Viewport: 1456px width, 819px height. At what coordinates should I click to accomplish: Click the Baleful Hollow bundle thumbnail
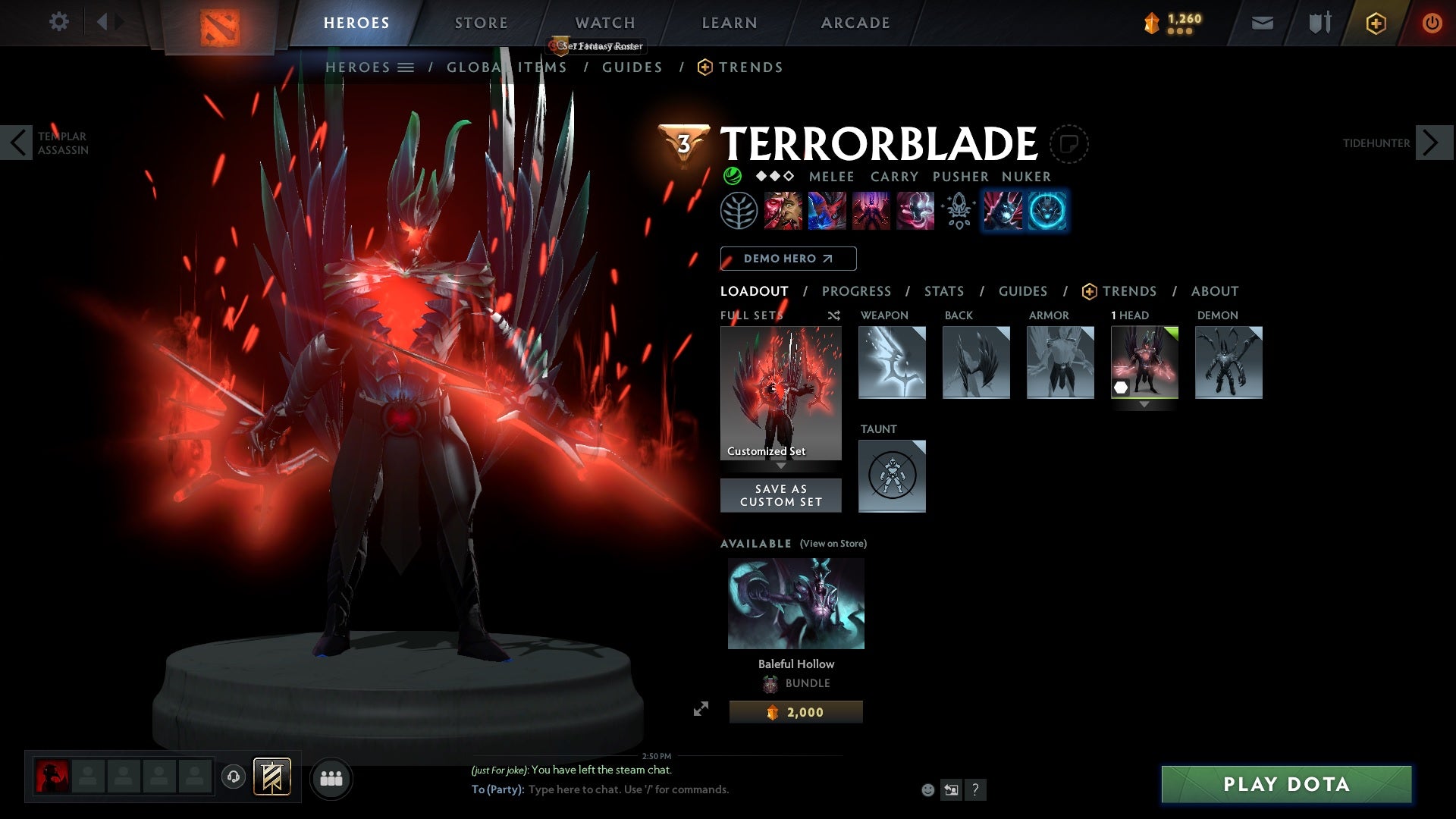[x=795, y=603]
